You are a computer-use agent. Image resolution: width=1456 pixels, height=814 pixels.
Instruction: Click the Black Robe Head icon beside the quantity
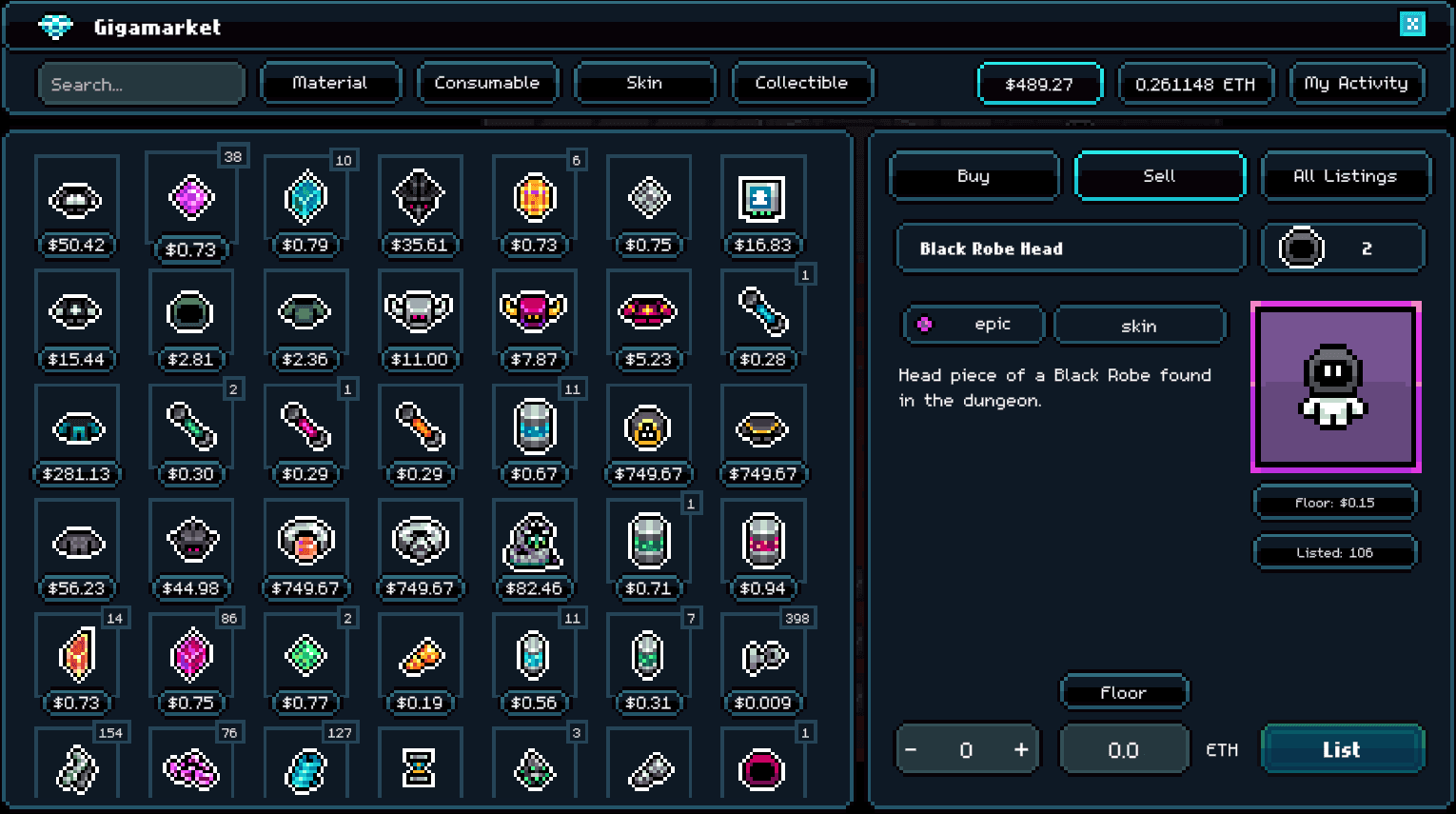[1303, 248]
